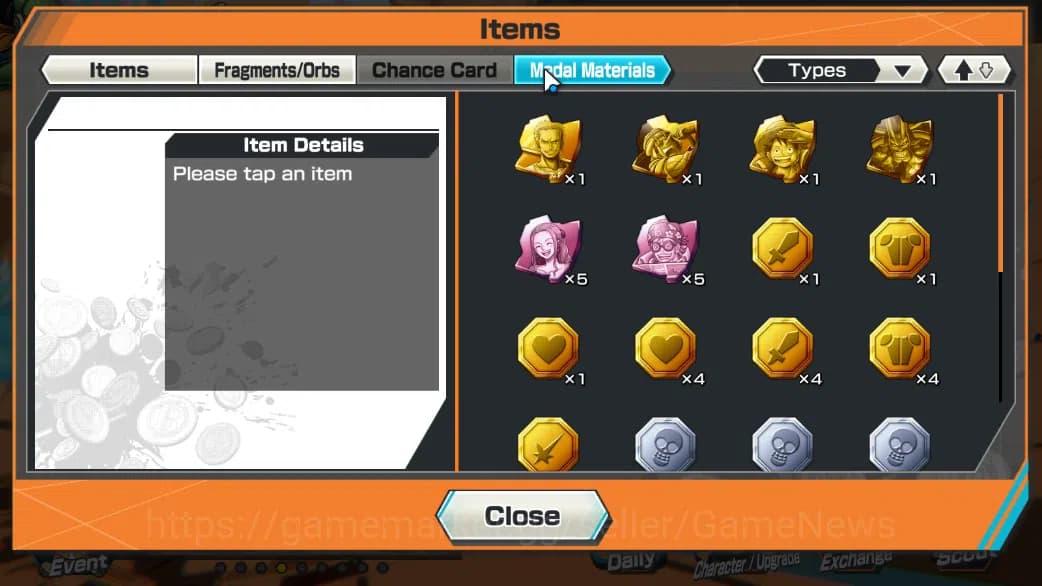The image size is (1042, 586).
Task: Select the gold slash-star medal
Action: click(547, 445)
